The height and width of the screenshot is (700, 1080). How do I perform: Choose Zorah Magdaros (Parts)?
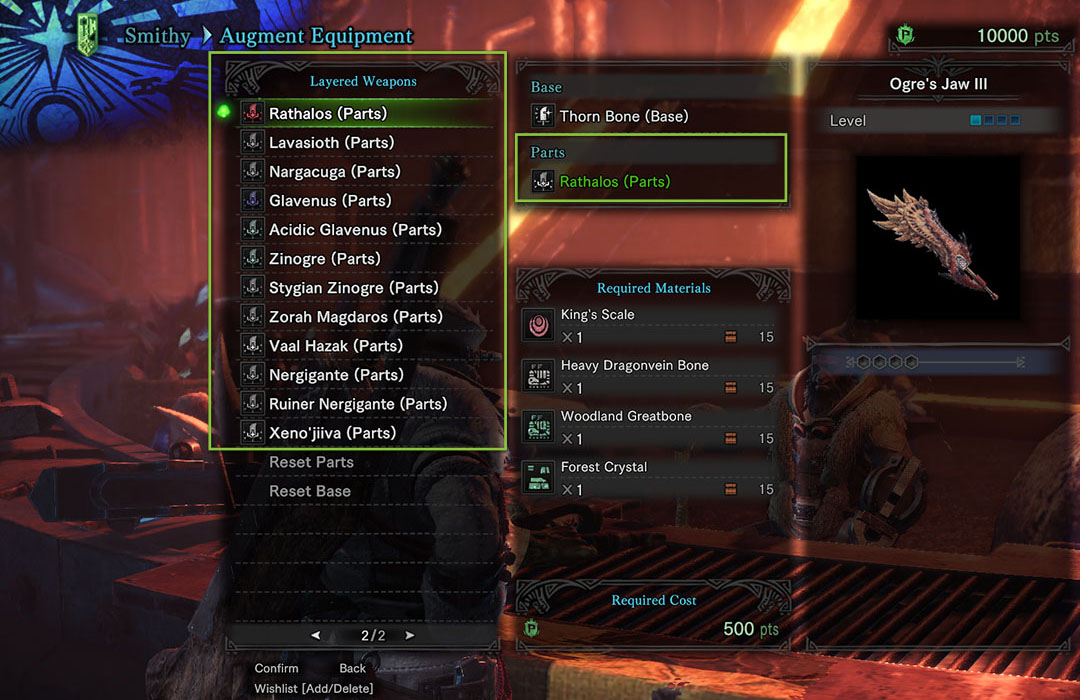tap(355, 316)
